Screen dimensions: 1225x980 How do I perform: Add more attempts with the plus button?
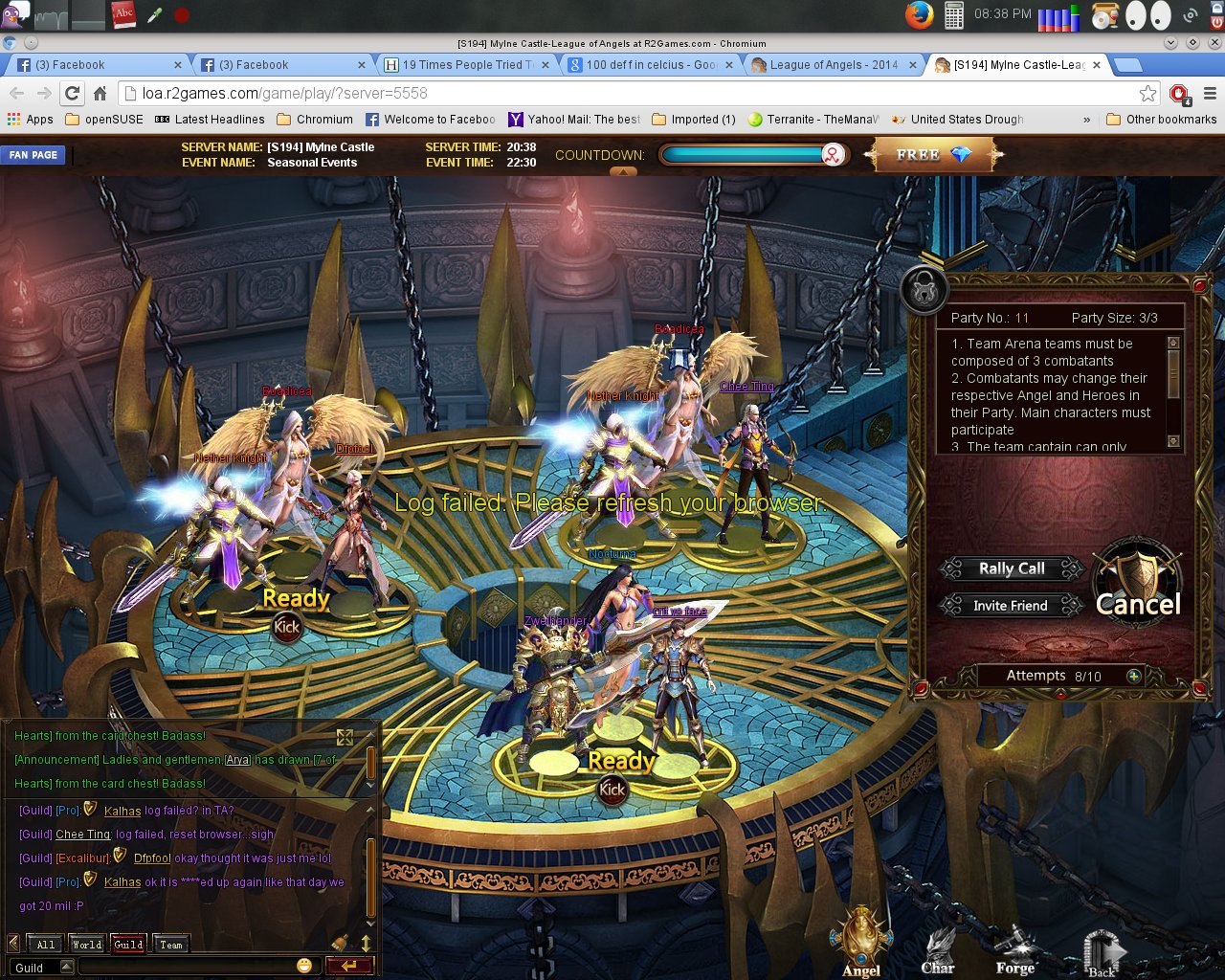pyautogui.click(x=1134, y=676)
